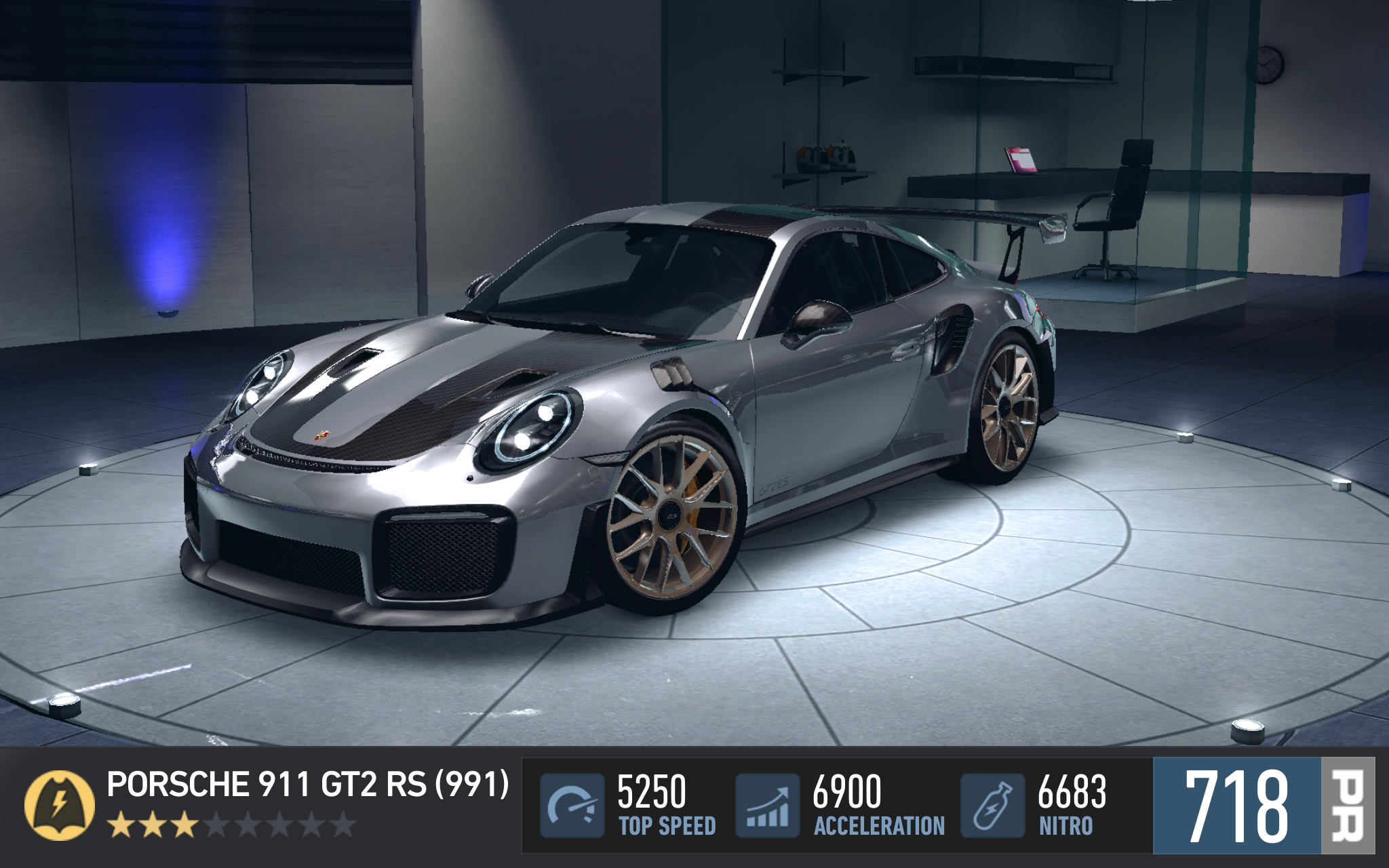Click the yellow lightning car class badge
The image size is (1389, 868).
coord(59,805)
